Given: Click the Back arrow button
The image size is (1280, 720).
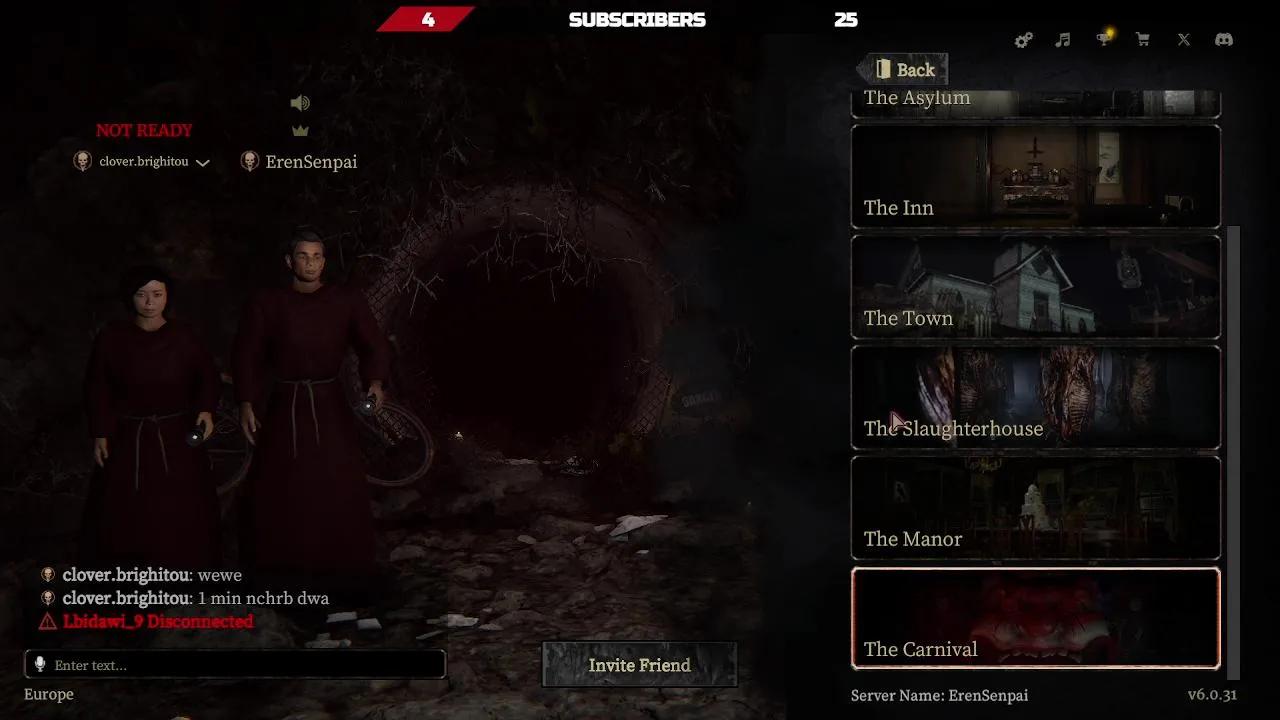Looking at the screenshot, I should pyautogui.click(x=901, y=69).
